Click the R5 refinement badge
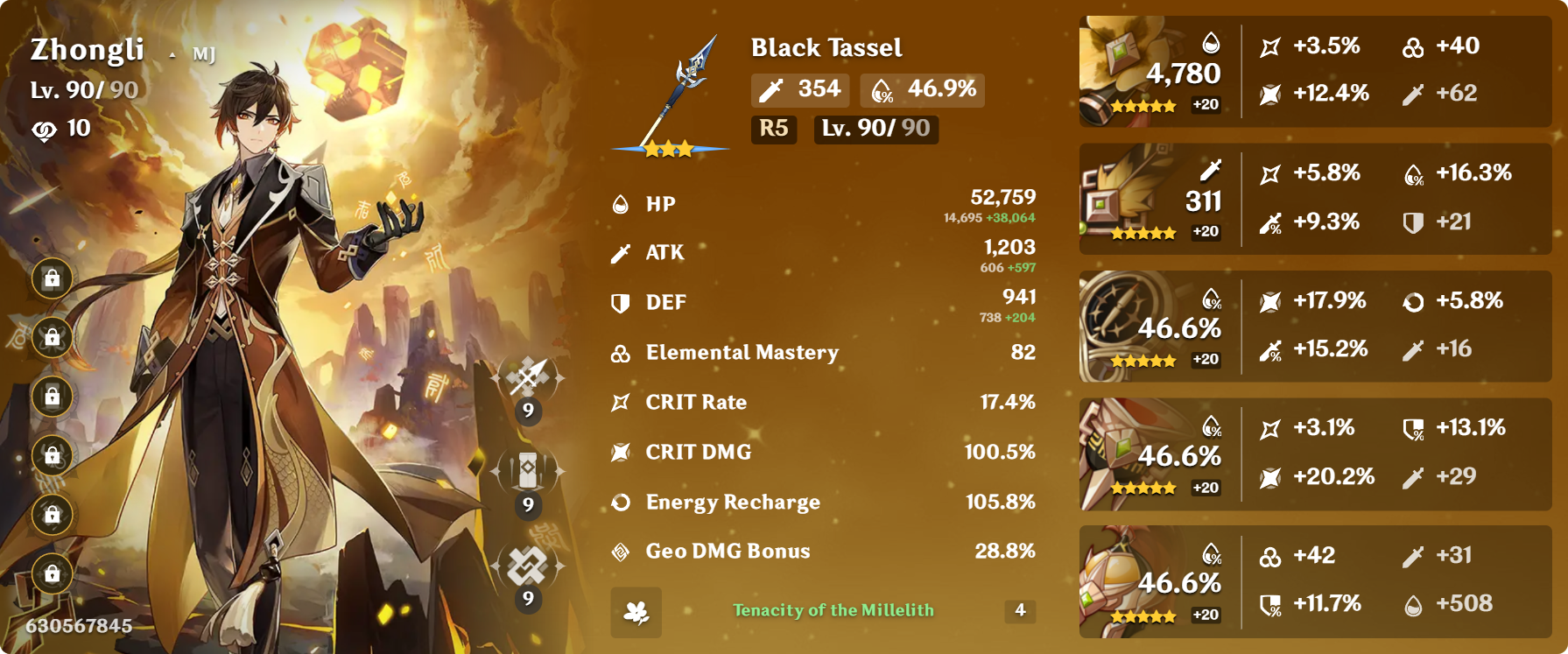This screenshot has height=654, width=1568. pos(773,130)
